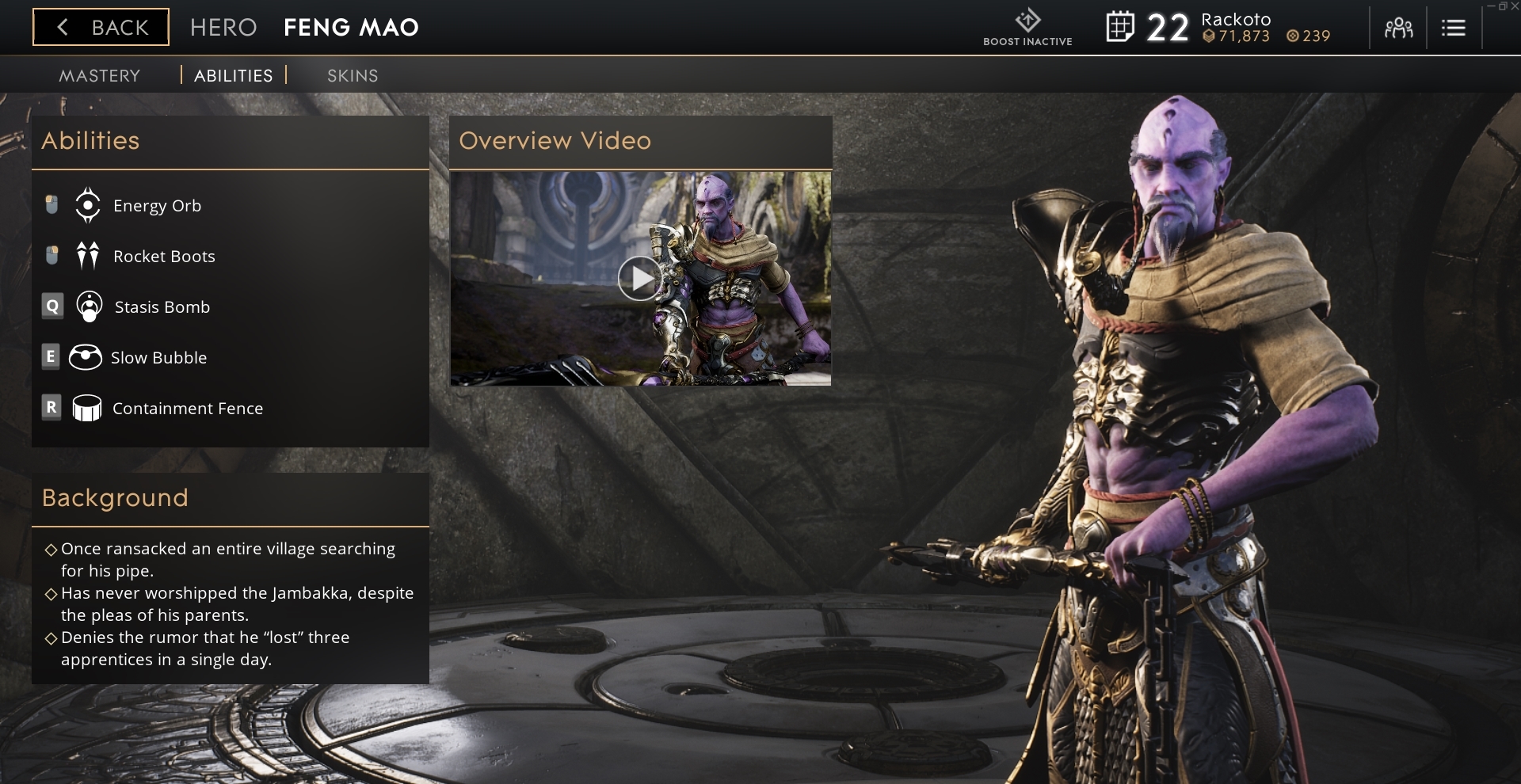Click the Containment Fence ultimate icon
The image size is (1521, 784).
tap(87, 408)
